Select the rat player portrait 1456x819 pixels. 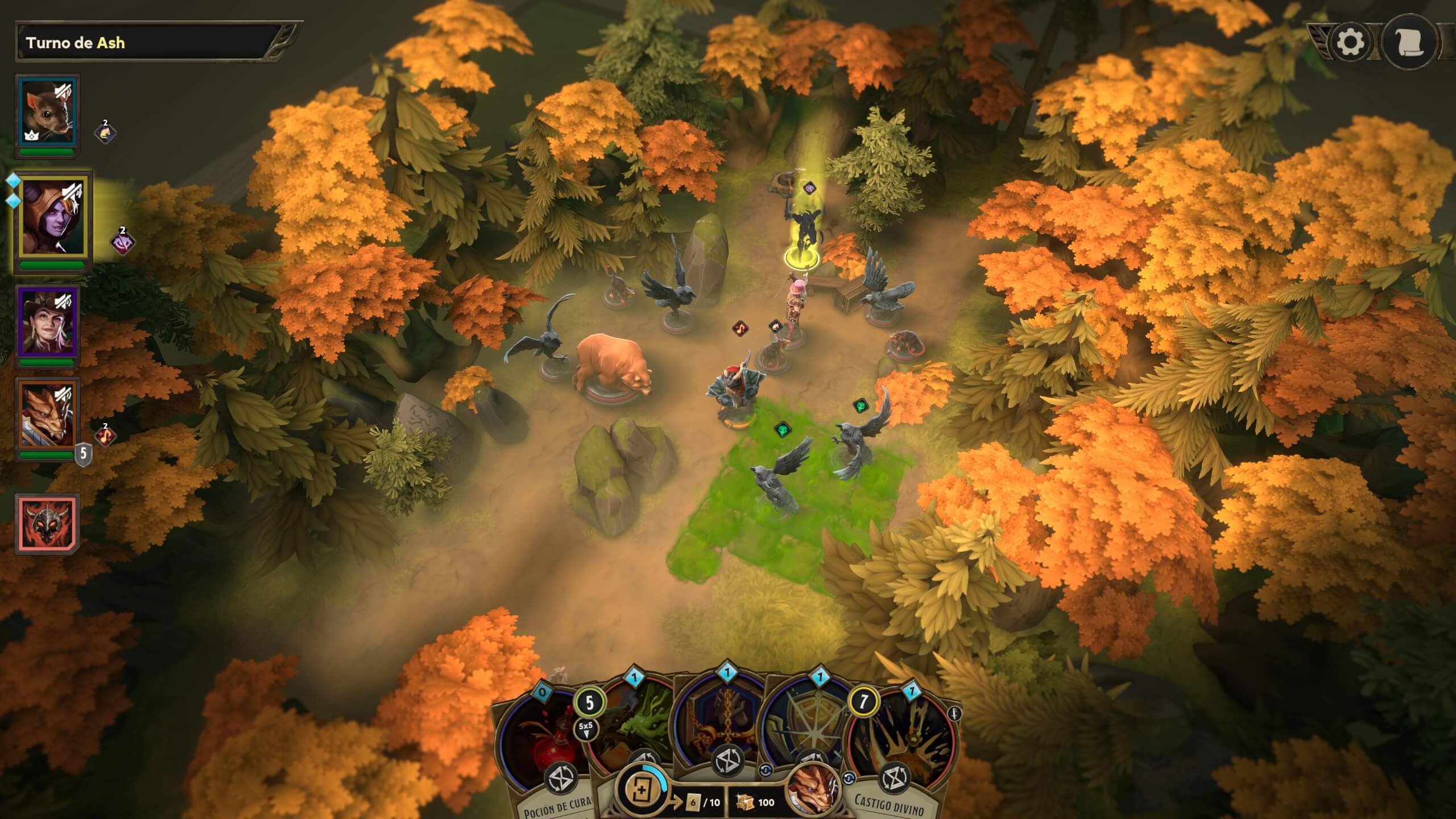[48, 111]
